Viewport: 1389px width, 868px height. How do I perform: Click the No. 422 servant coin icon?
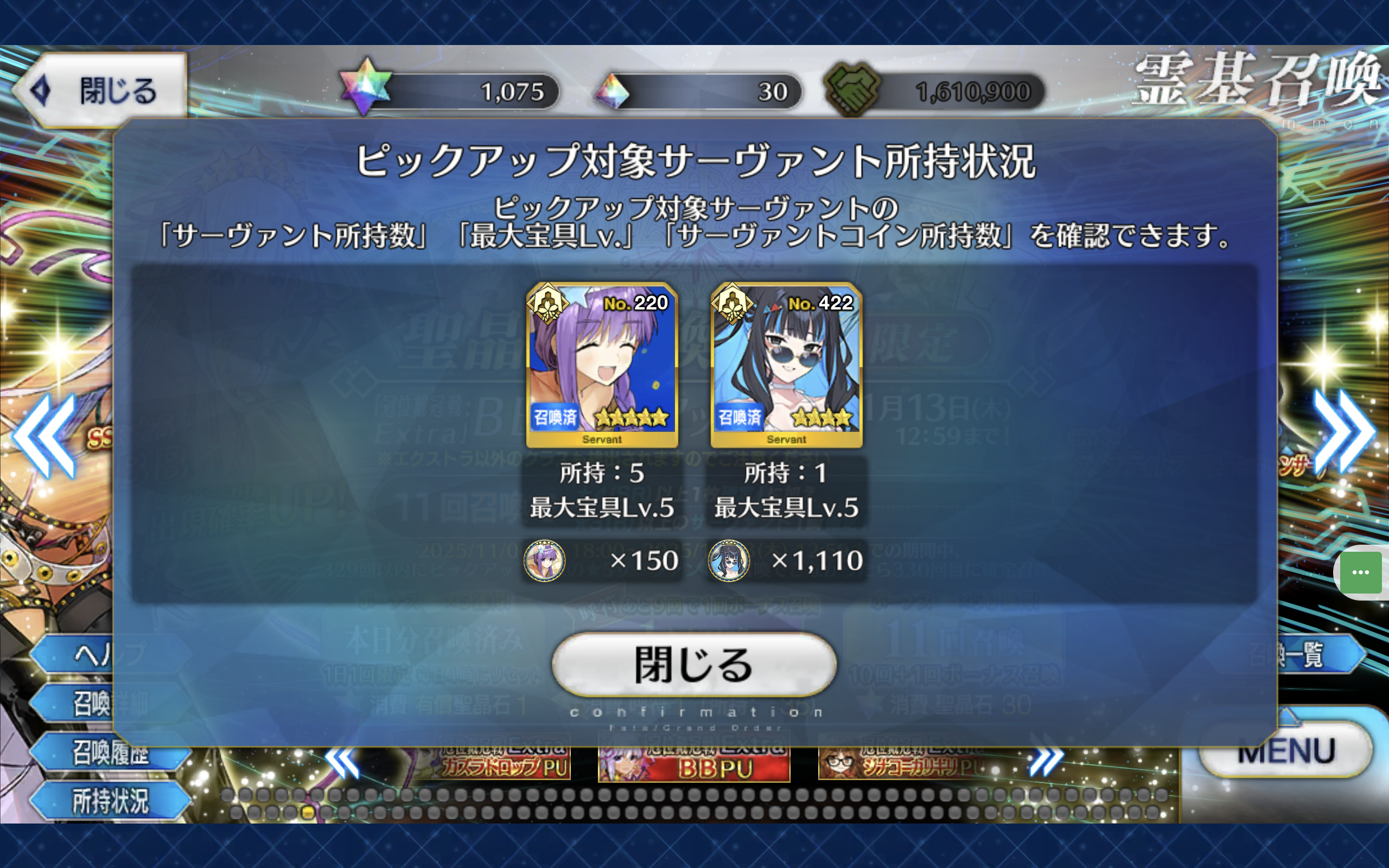click(729, 560)
